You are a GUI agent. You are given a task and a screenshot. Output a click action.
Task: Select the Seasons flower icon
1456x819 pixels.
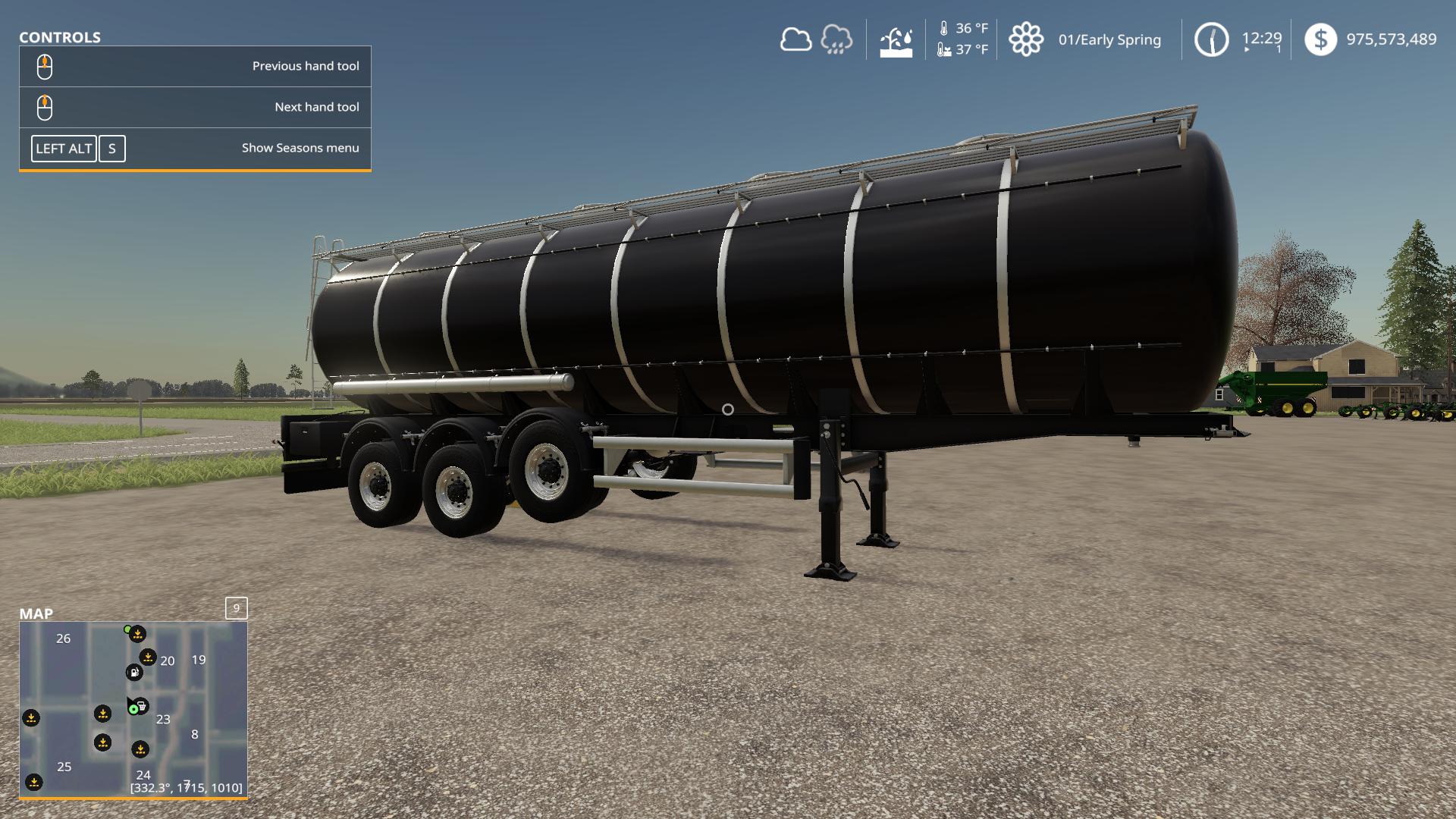pyautogui.click(x=1025, y=39)
